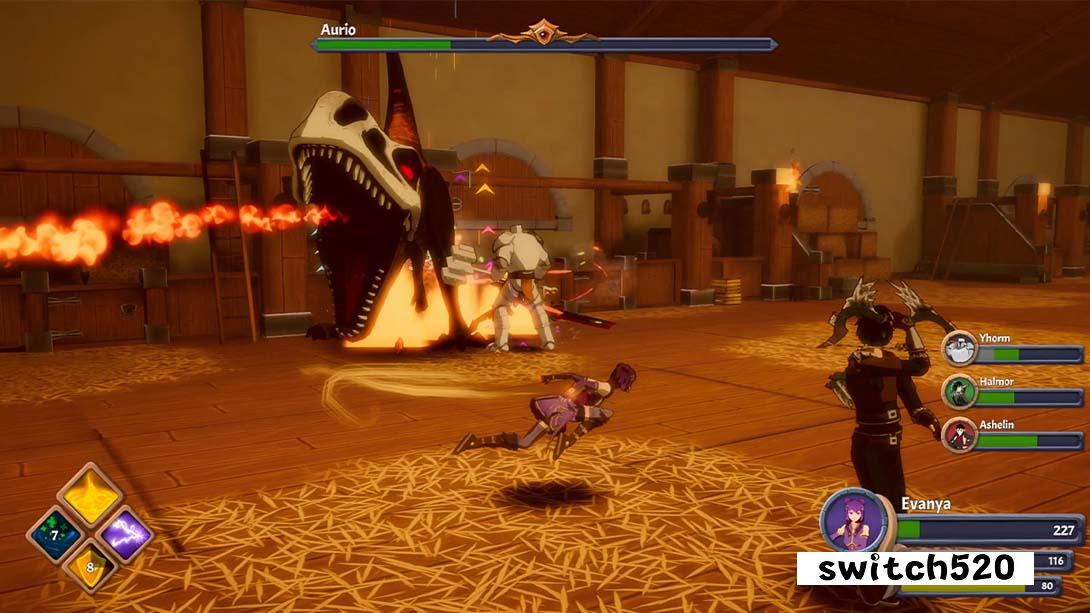The width and height of the screenshot is (1090, 613).
Task: Switch to Ashelin's portrait
Action: (x=960, y=435)
